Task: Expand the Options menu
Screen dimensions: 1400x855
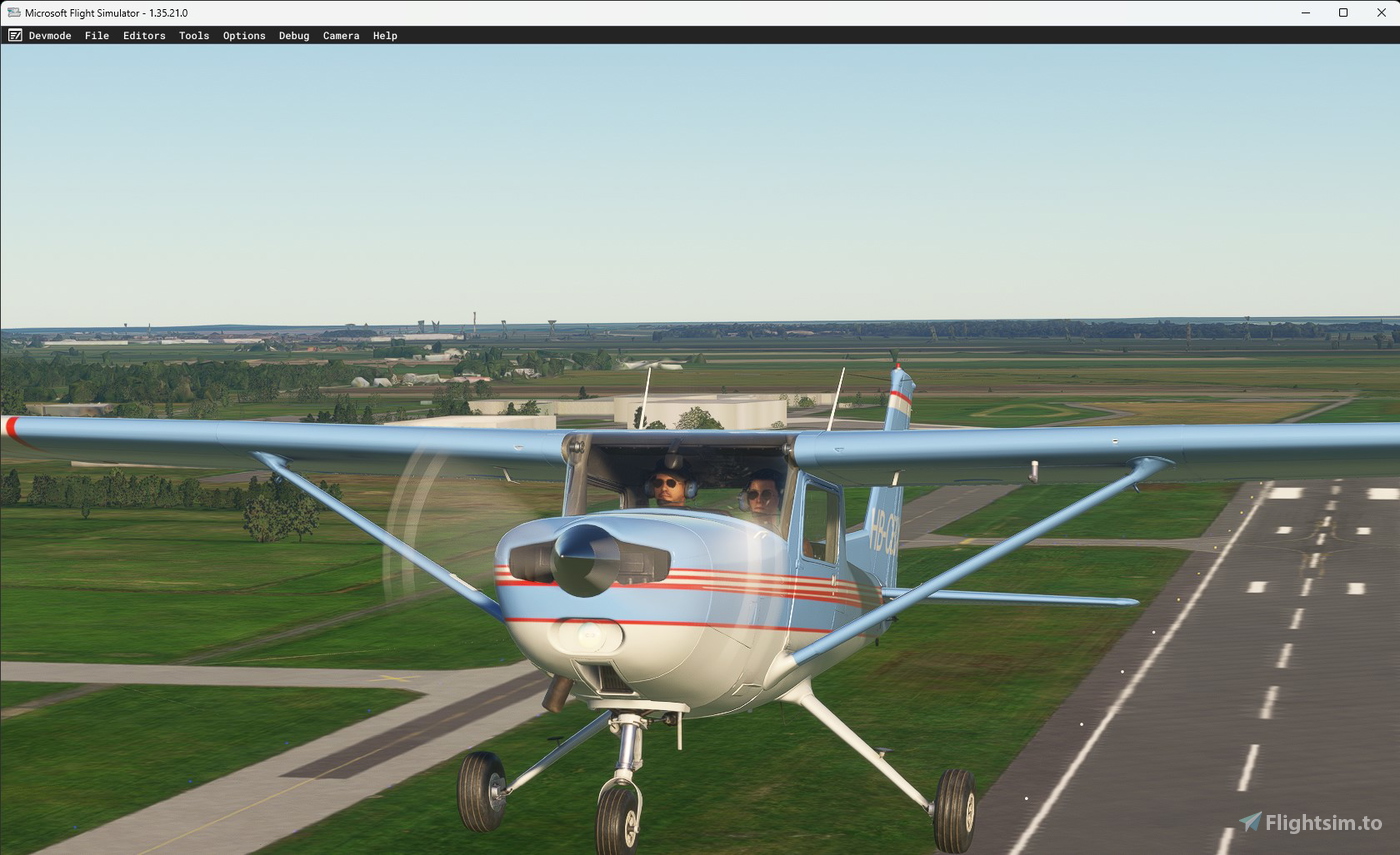Action: pos(244,35)
